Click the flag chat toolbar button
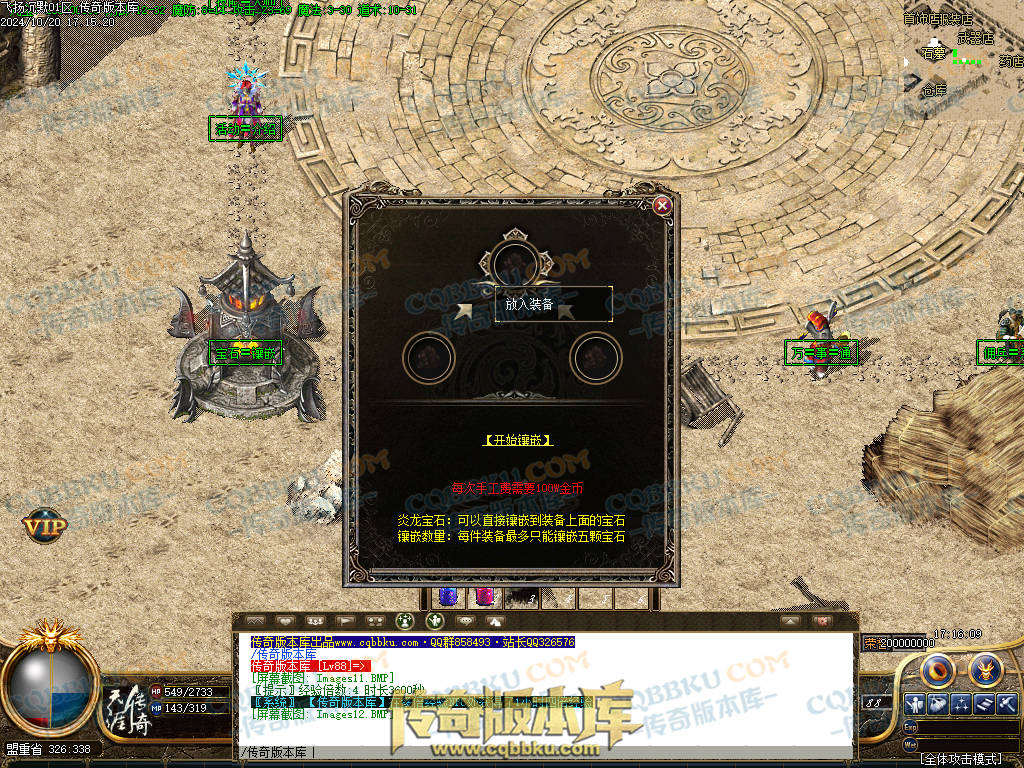Image resolution: width=1024 pixels, height=768 pixels. click(x=345, y=621)
